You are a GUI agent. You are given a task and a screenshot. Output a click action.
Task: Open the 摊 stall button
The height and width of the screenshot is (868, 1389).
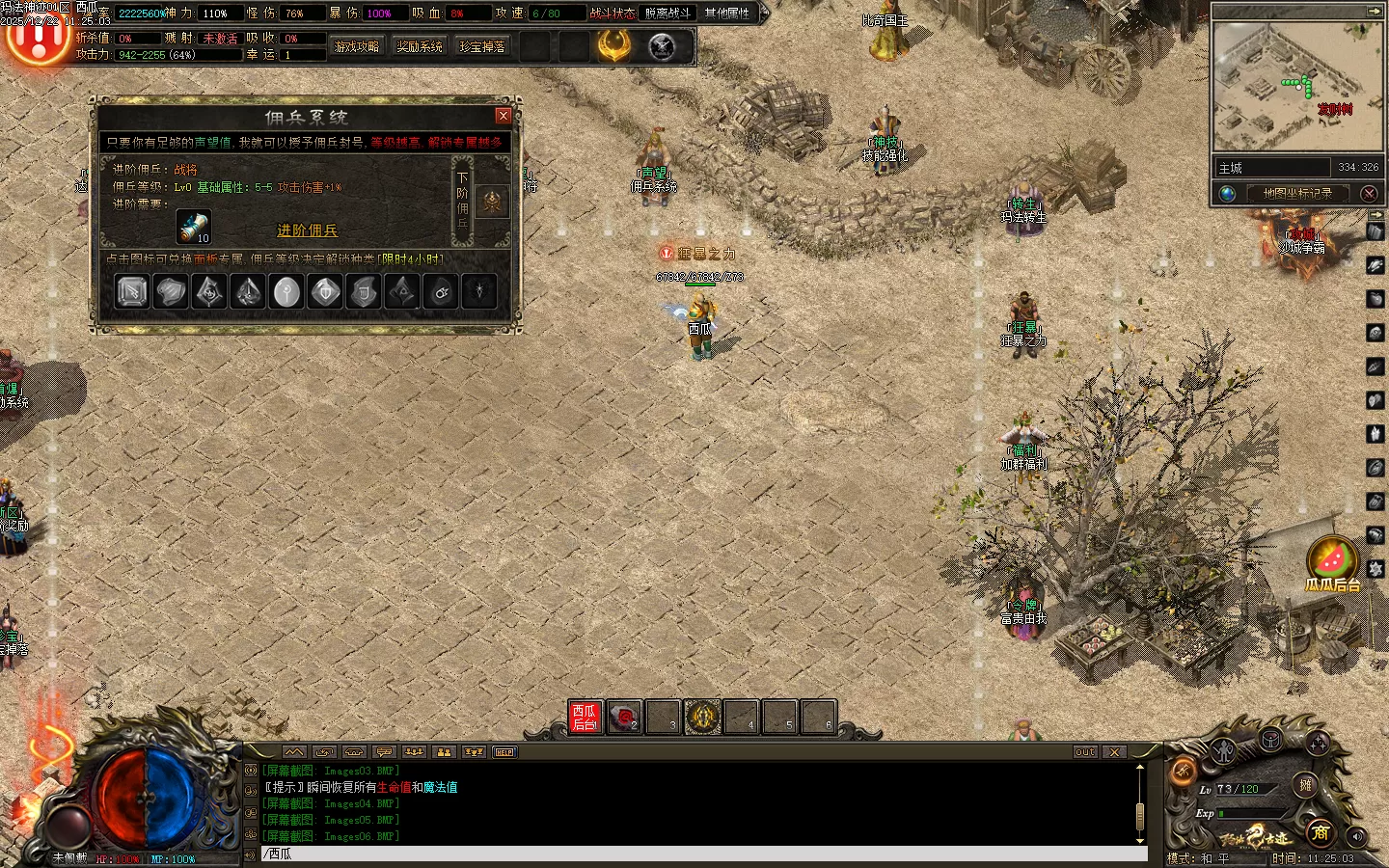point(1305,784)
